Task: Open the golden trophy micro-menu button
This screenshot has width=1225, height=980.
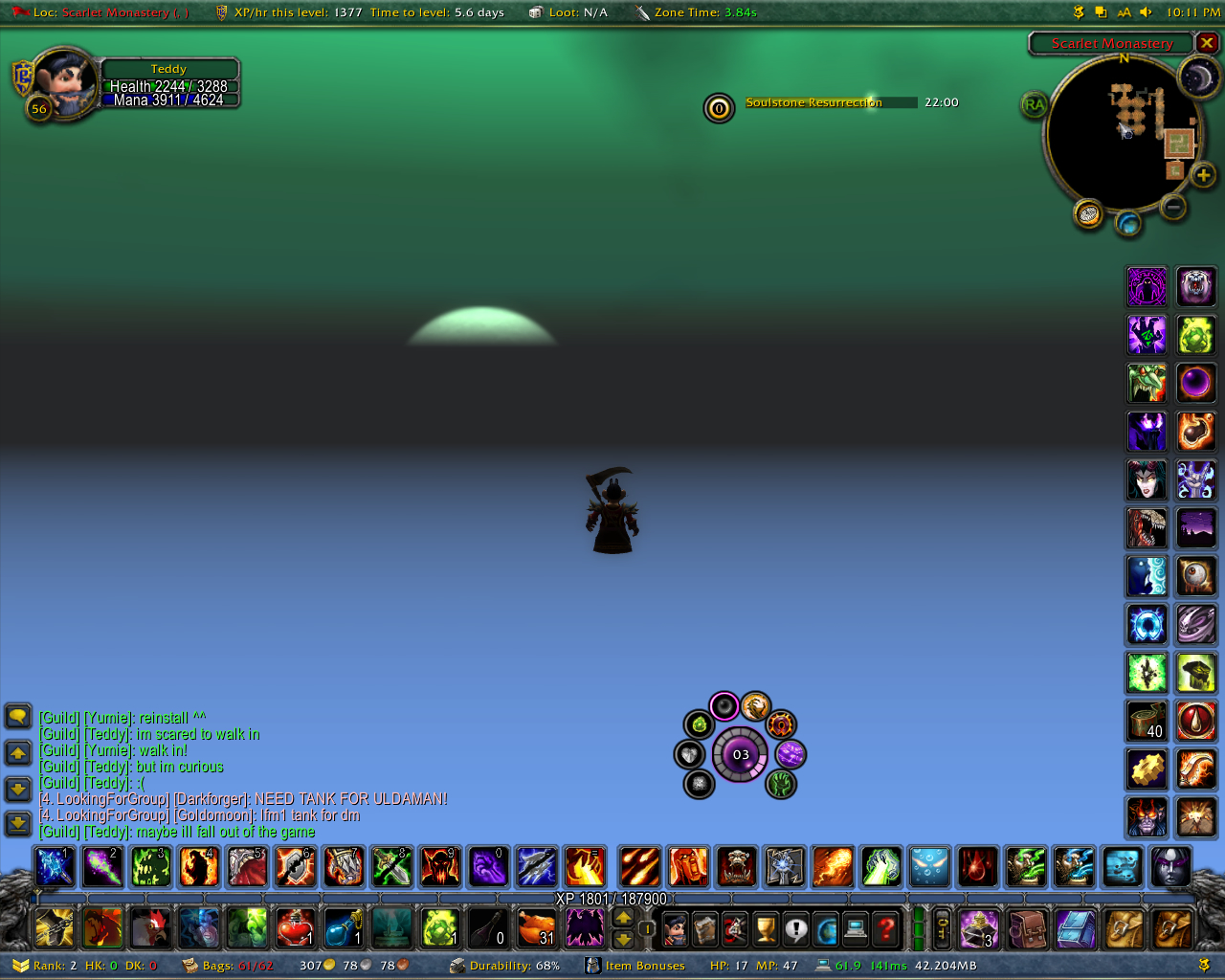Action: coord(765,928)
